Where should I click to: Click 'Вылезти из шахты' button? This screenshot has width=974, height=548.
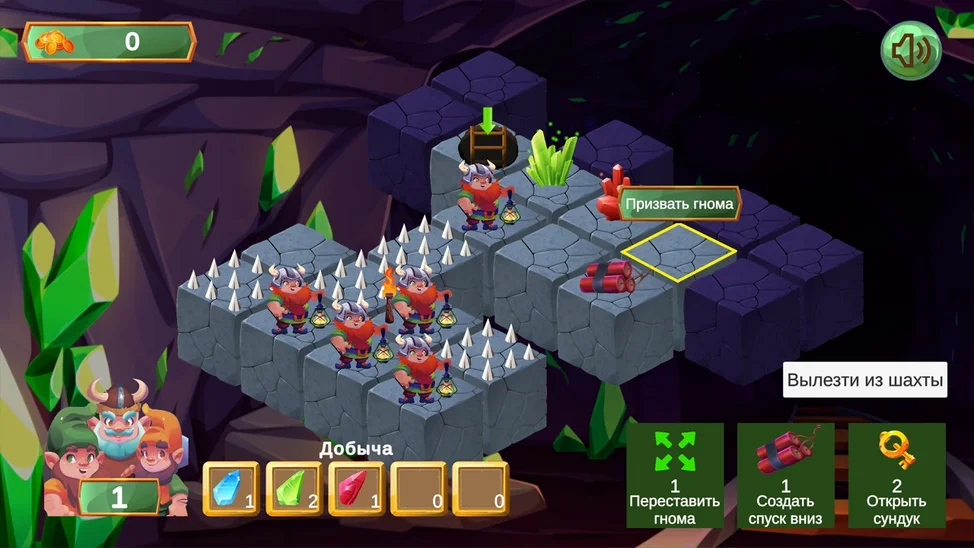864,380
